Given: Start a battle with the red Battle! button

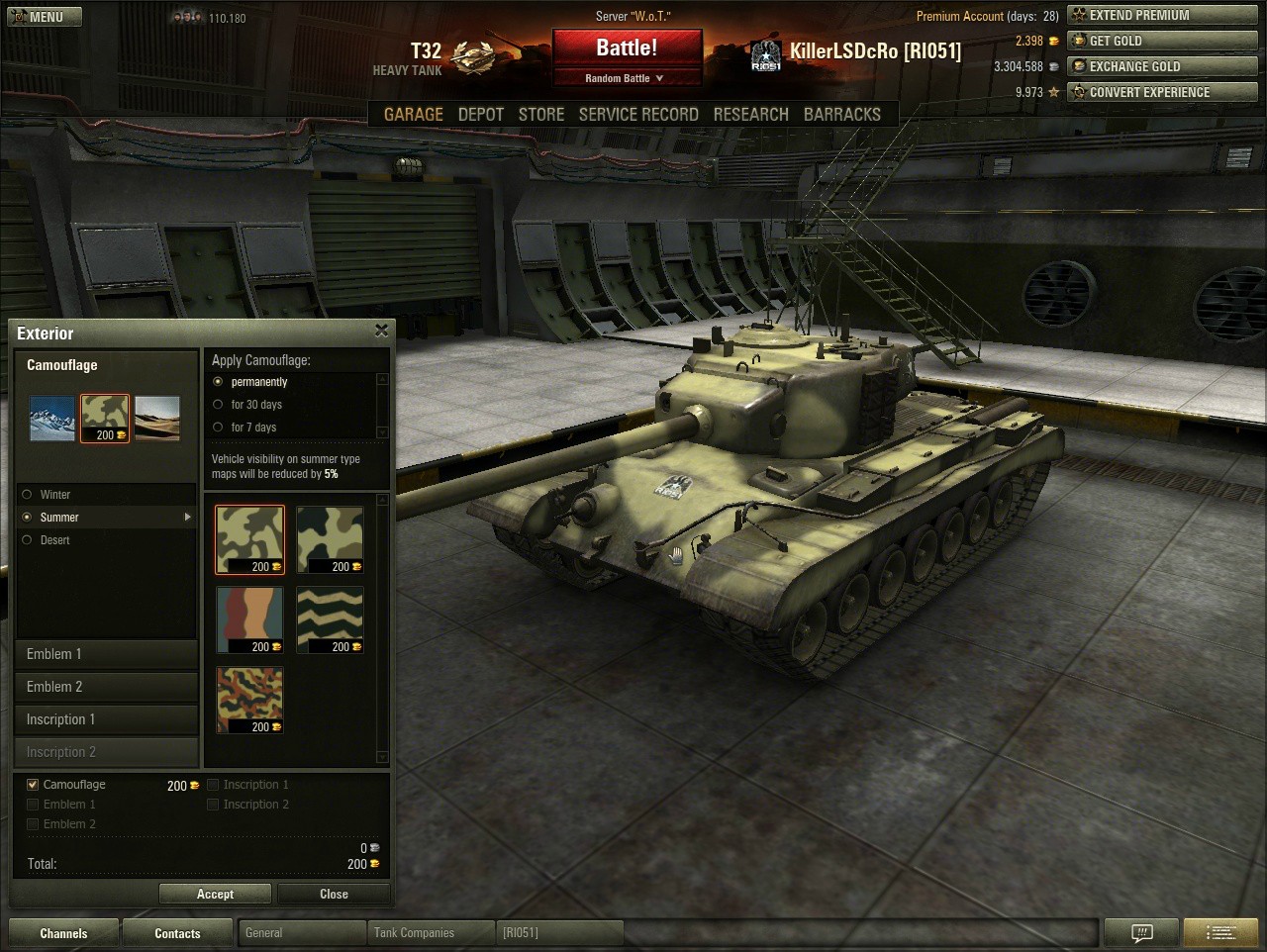Looking at the screenshot, I should (x=627, y=48).
